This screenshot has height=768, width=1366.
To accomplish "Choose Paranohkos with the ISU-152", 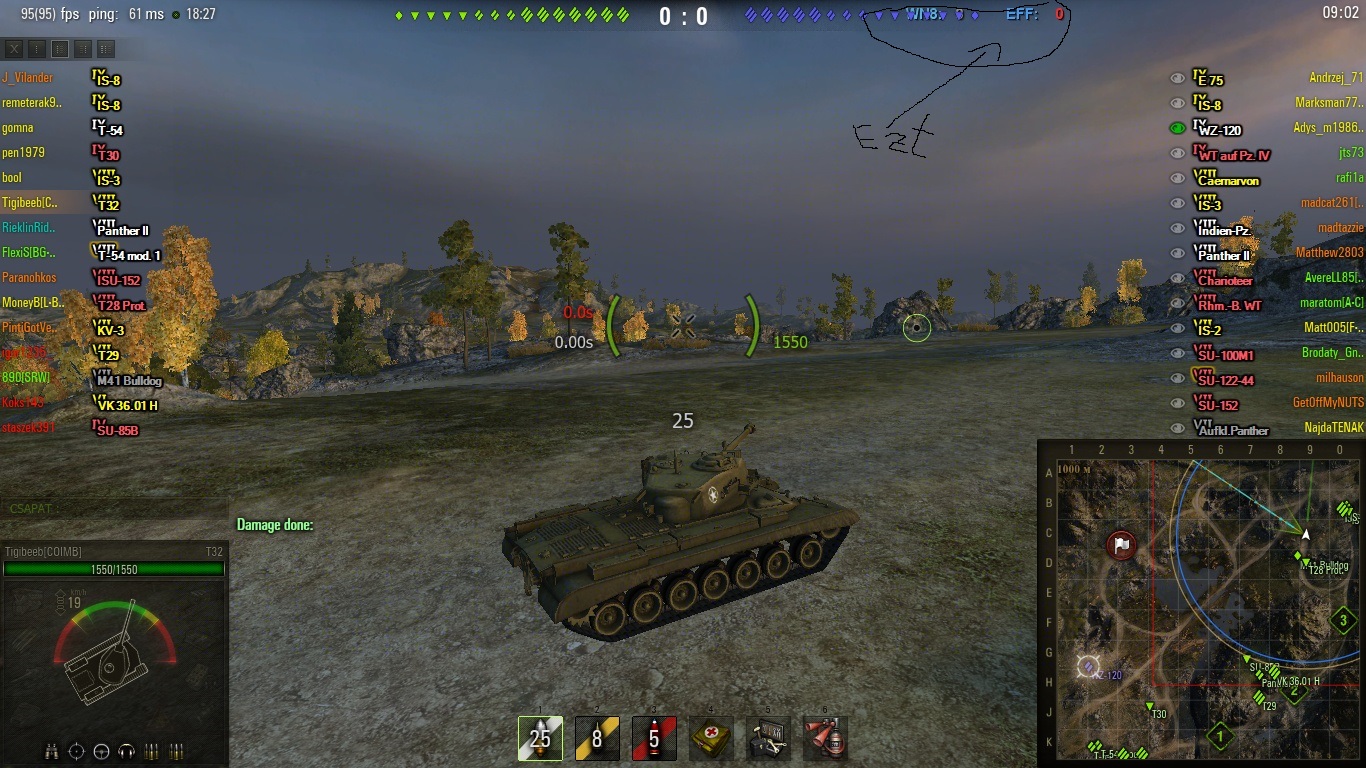I will click(60, 278).
